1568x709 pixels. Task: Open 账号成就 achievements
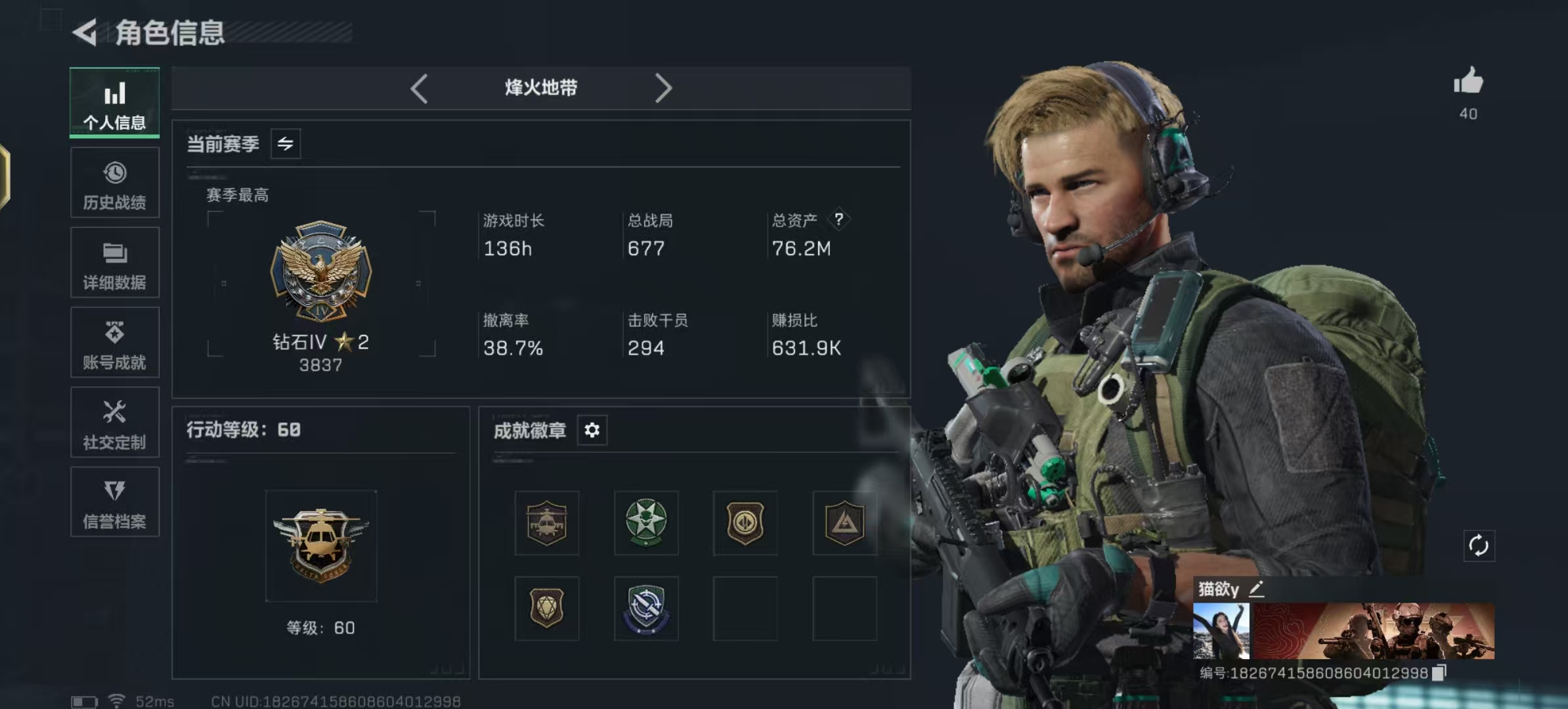[x=114, y=343]
